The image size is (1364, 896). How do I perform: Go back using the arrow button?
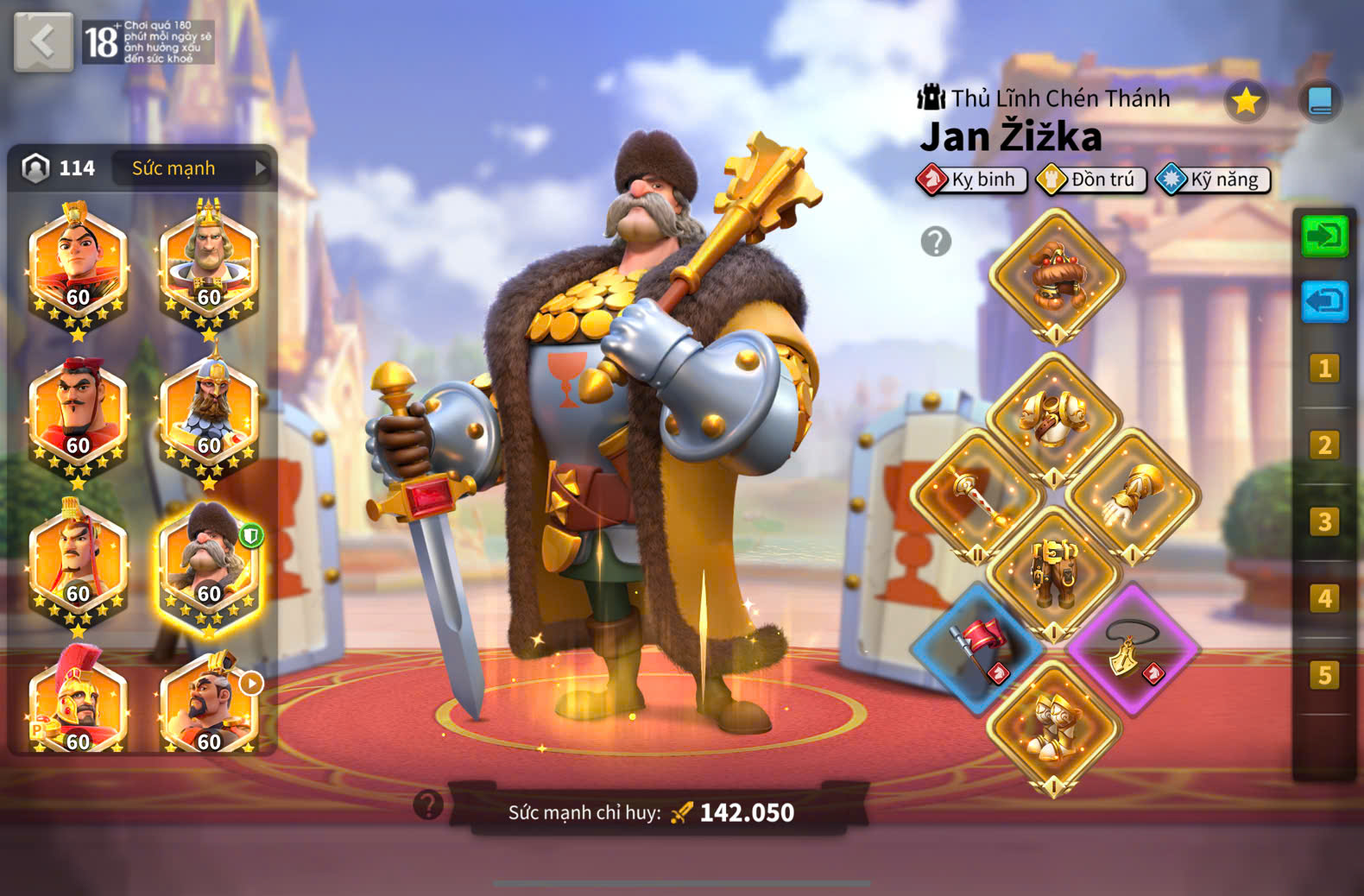(x=43, y=41)
